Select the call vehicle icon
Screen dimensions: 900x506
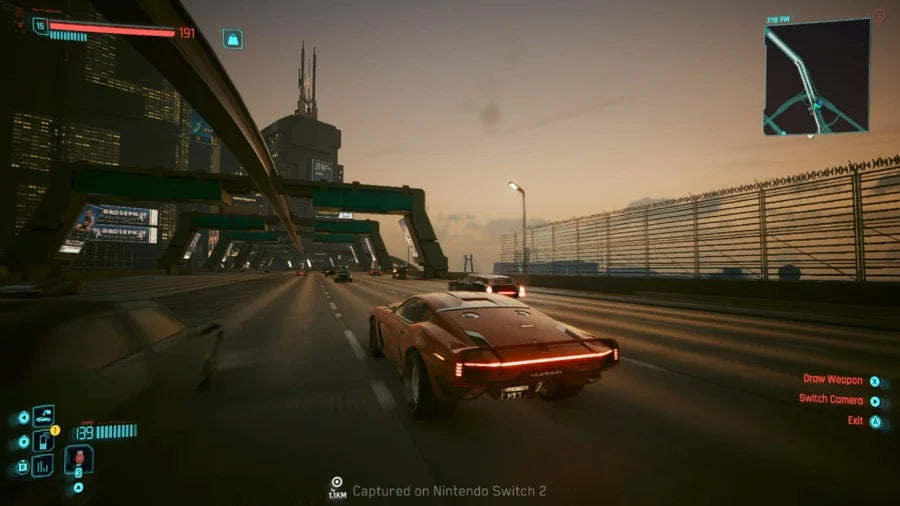[43, 415]
